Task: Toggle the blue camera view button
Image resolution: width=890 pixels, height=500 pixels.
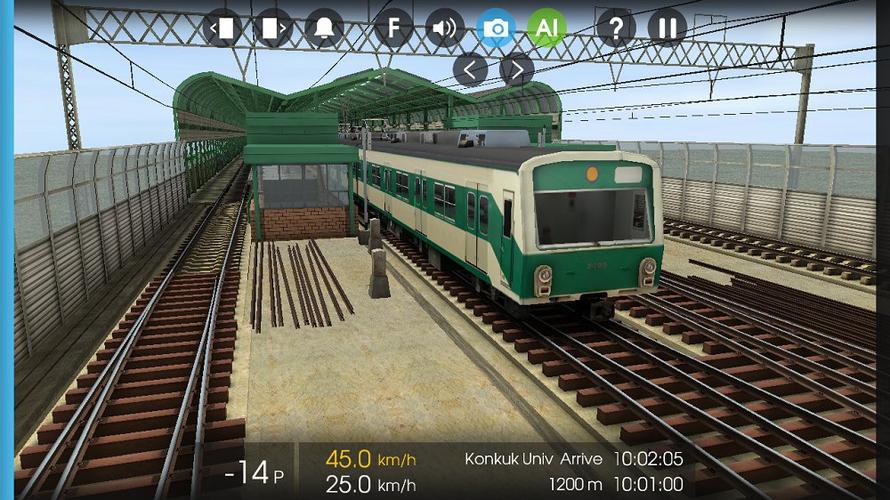Action: coord(496,27)
